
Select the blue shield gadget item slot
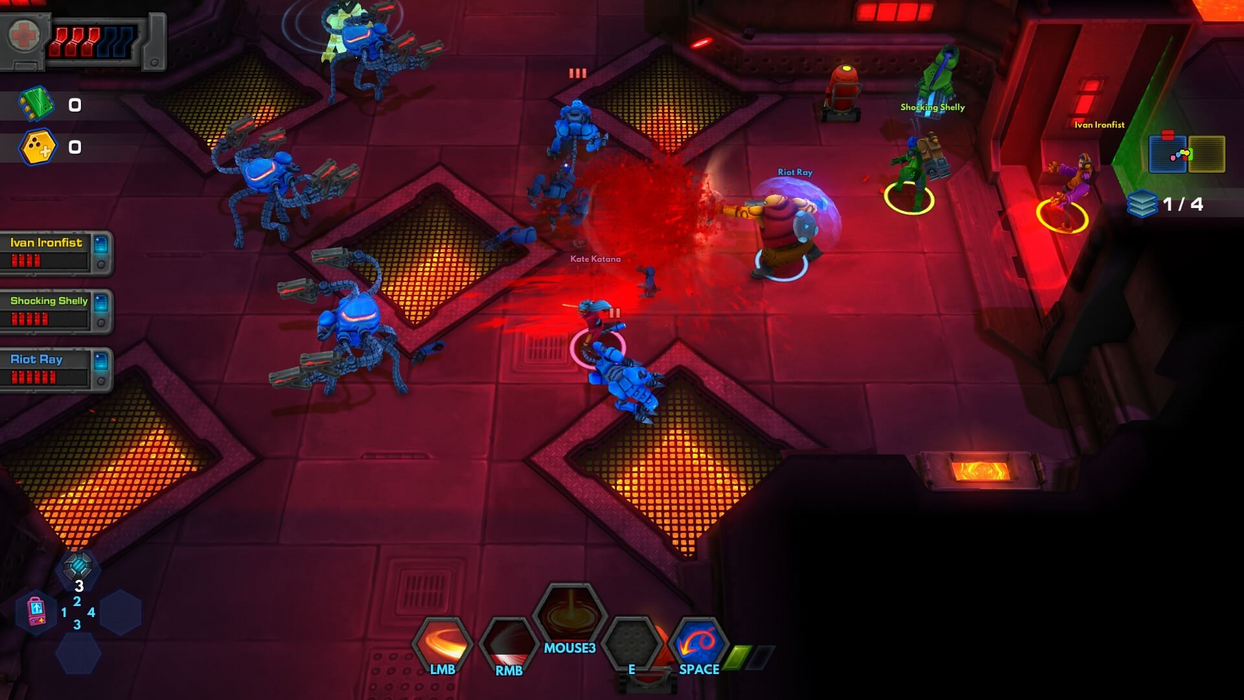(x=78, y=567)
